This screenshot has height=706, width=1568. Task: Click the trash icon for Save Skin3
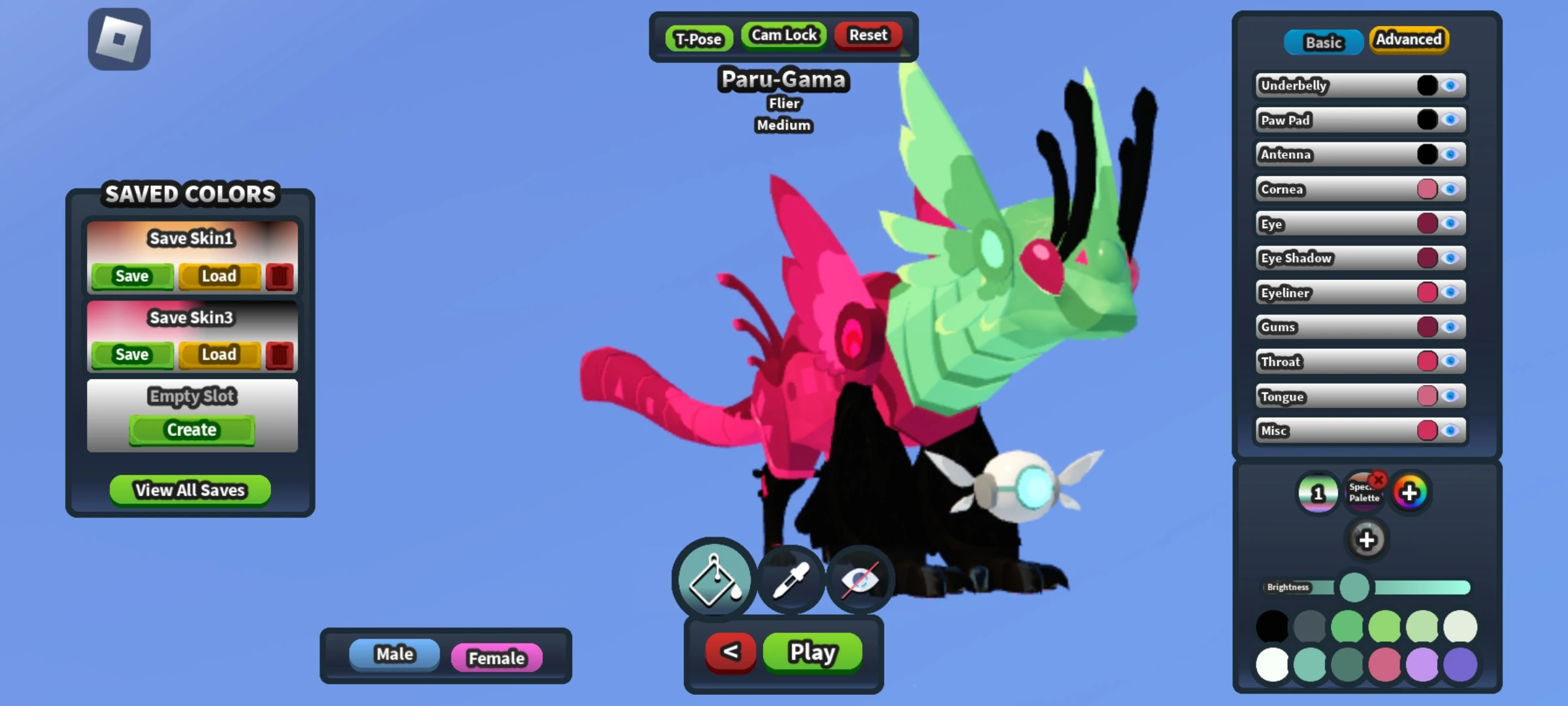point(280,355)
